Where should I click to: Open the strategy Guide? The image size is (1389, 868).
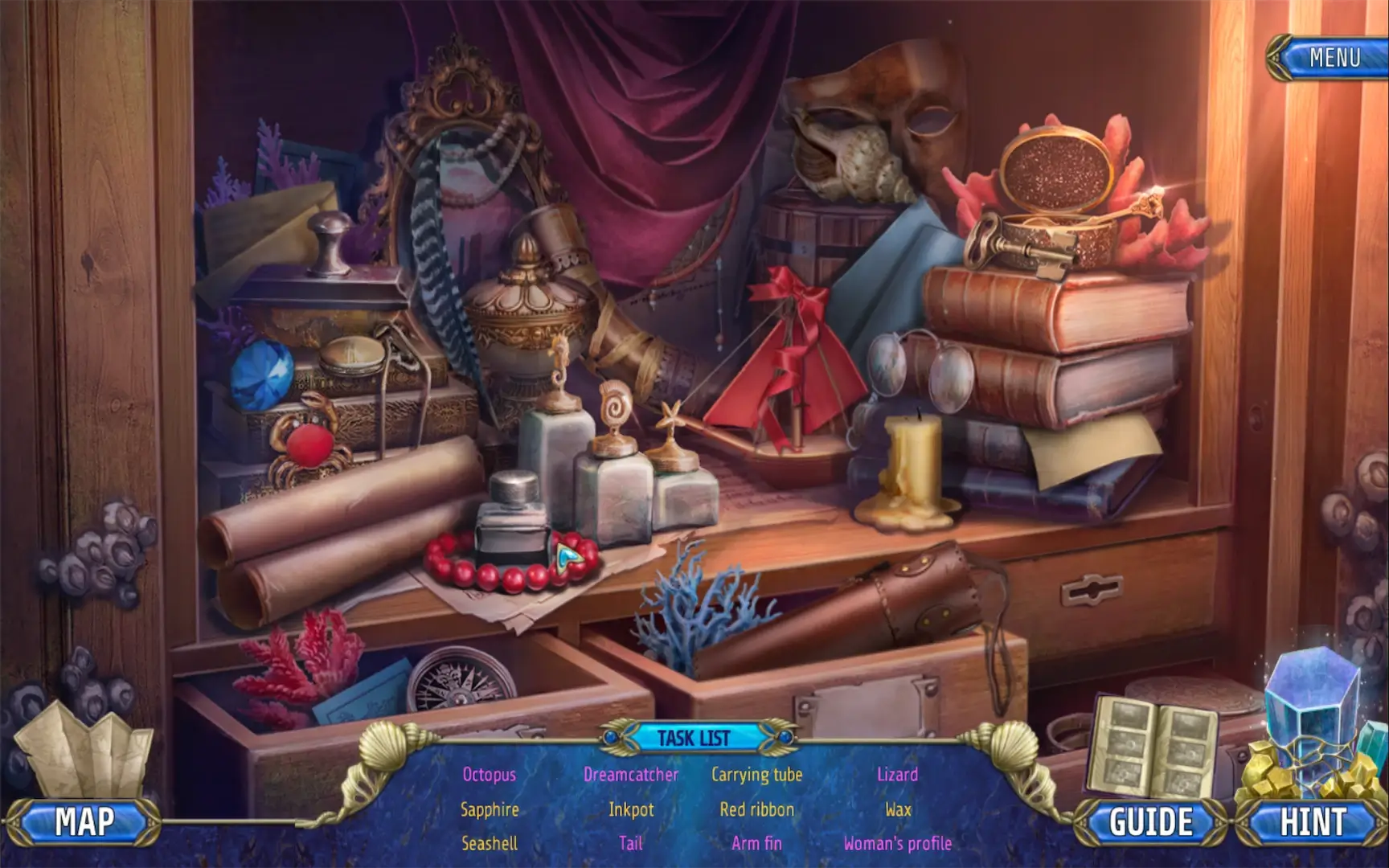coord(1151,822)
